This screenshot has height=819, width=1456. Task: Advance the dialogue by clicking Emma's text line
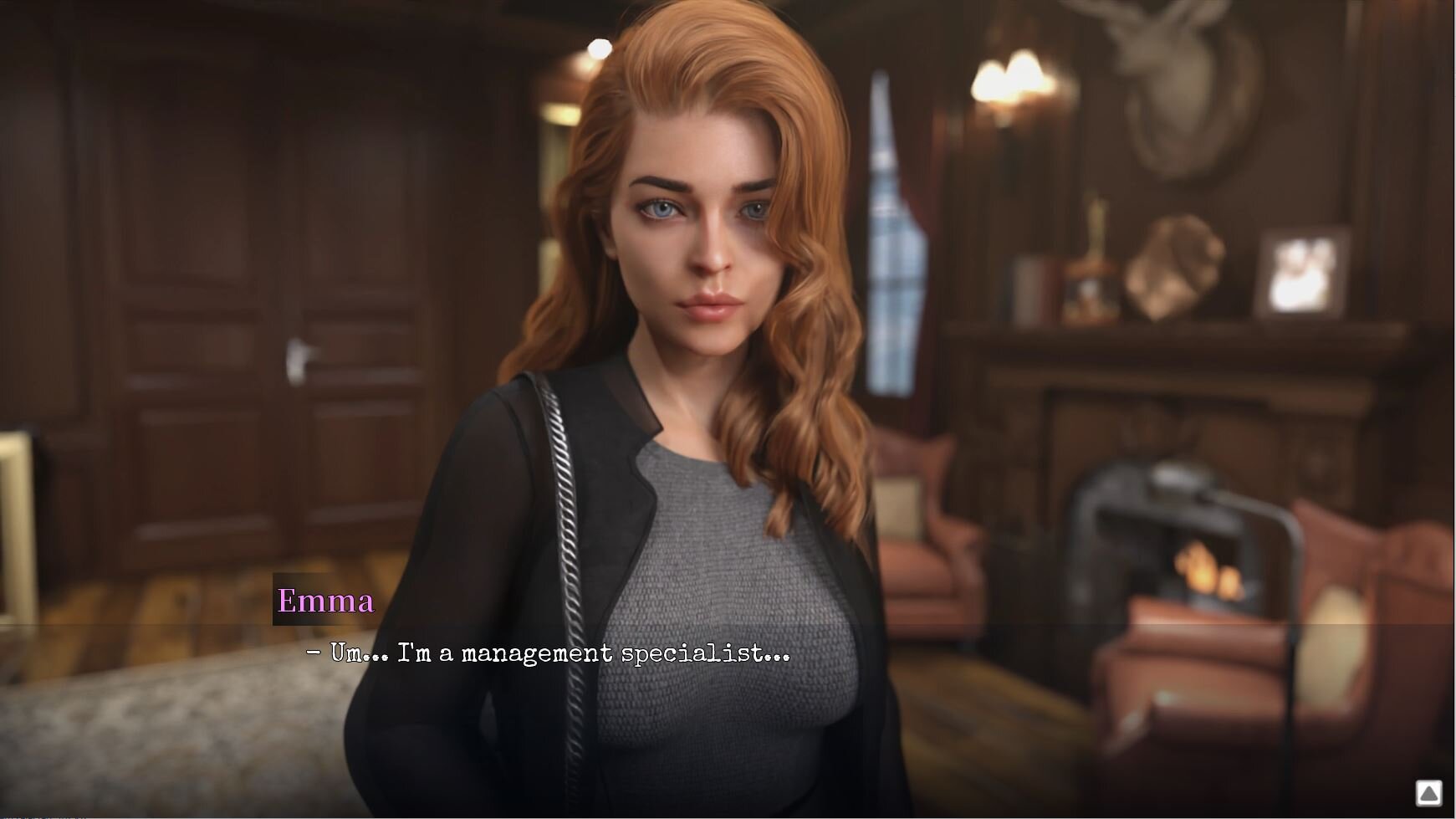548,653
